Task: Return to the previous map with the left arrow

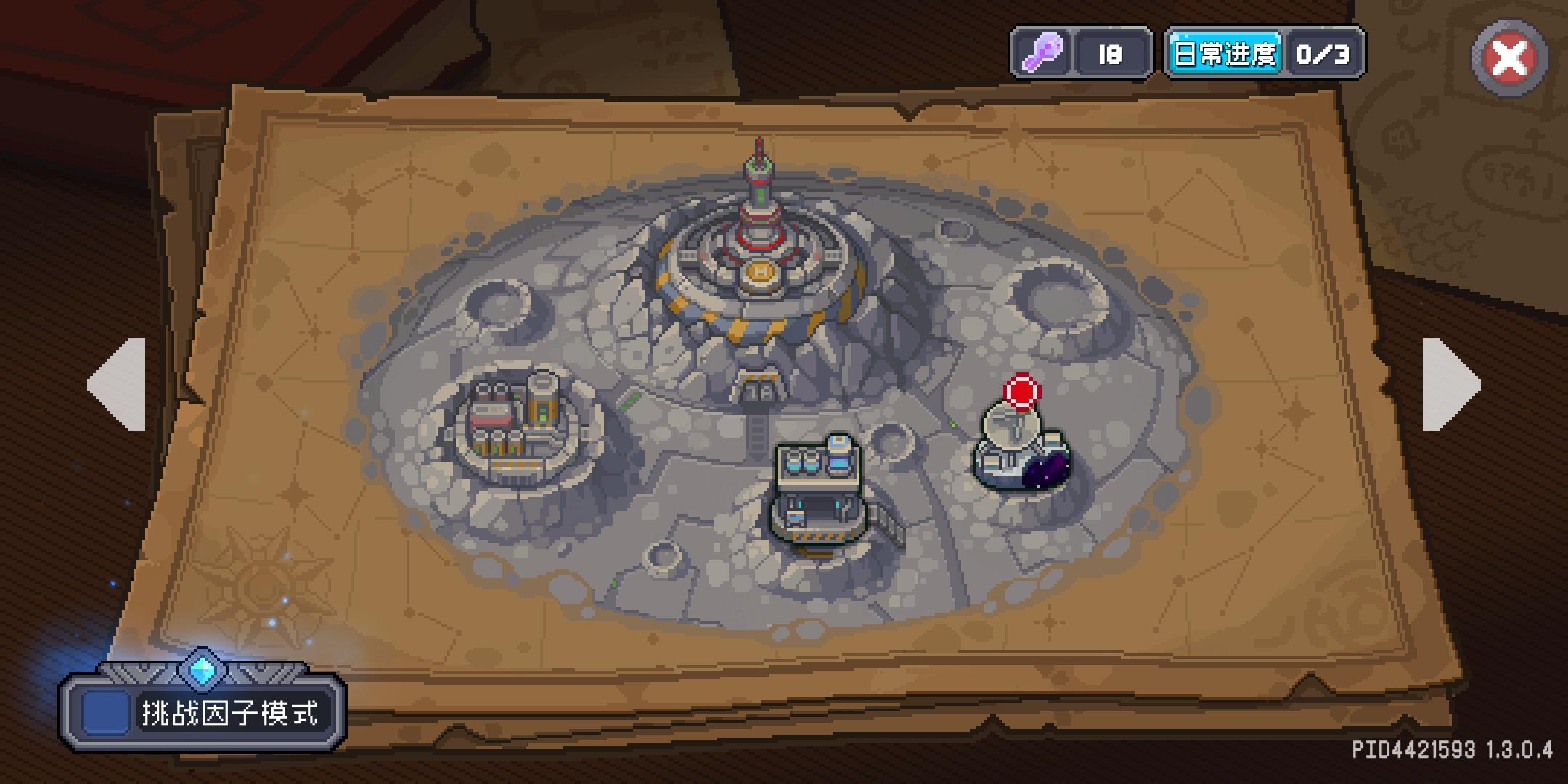Action: point(116,385)
